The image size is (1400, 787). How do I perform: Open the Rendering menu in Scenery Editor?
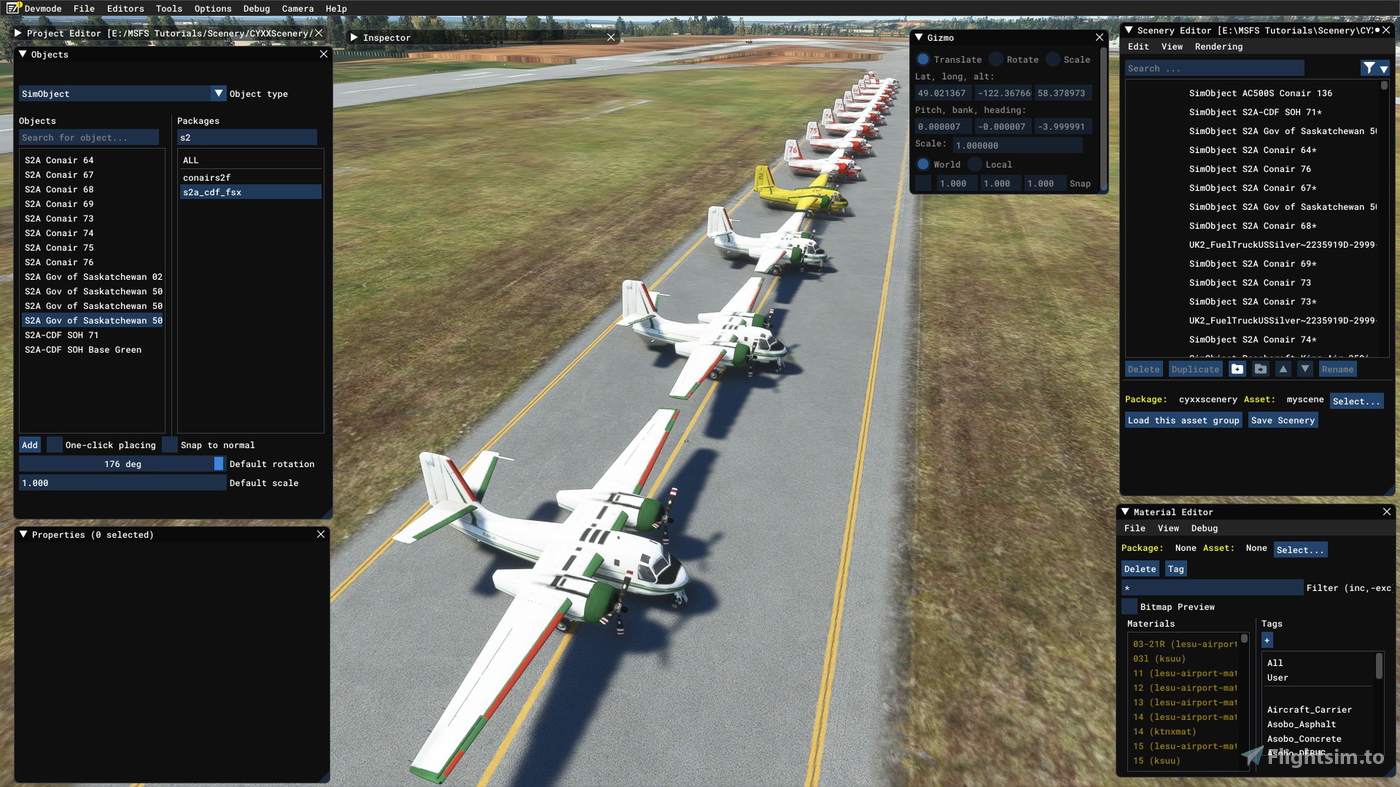[1219, 46]
